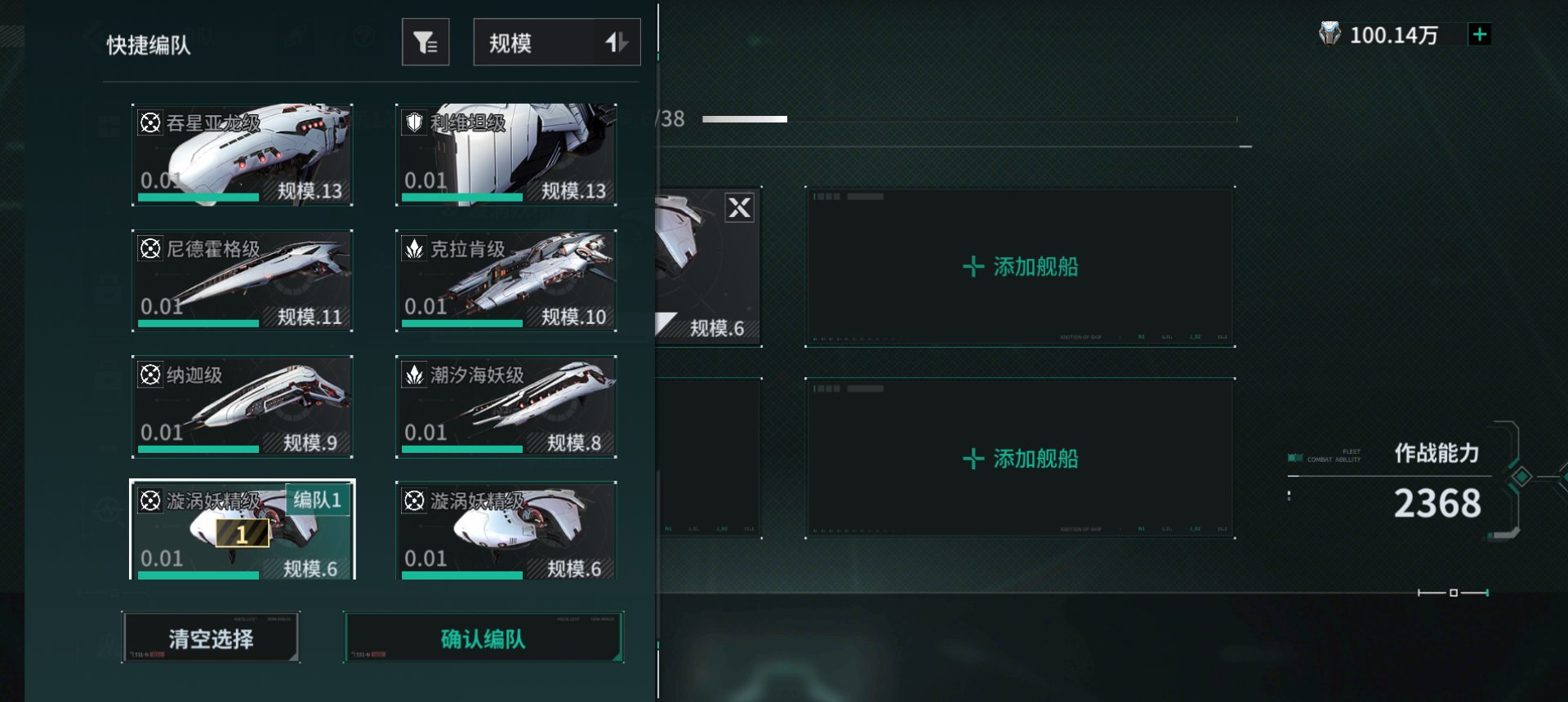
Task: Click the flame class icon on 潮汐海妖级 card
Action: point(413,375)
